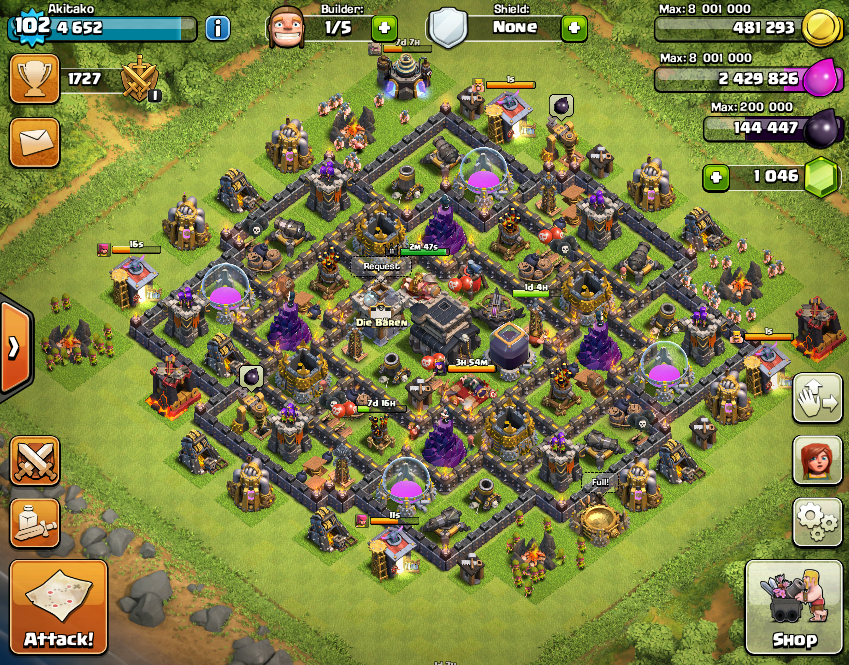The height and width of the screenshot is (665, 849).
Task: Open the mail inbox envelope
Action: point(34,142)
